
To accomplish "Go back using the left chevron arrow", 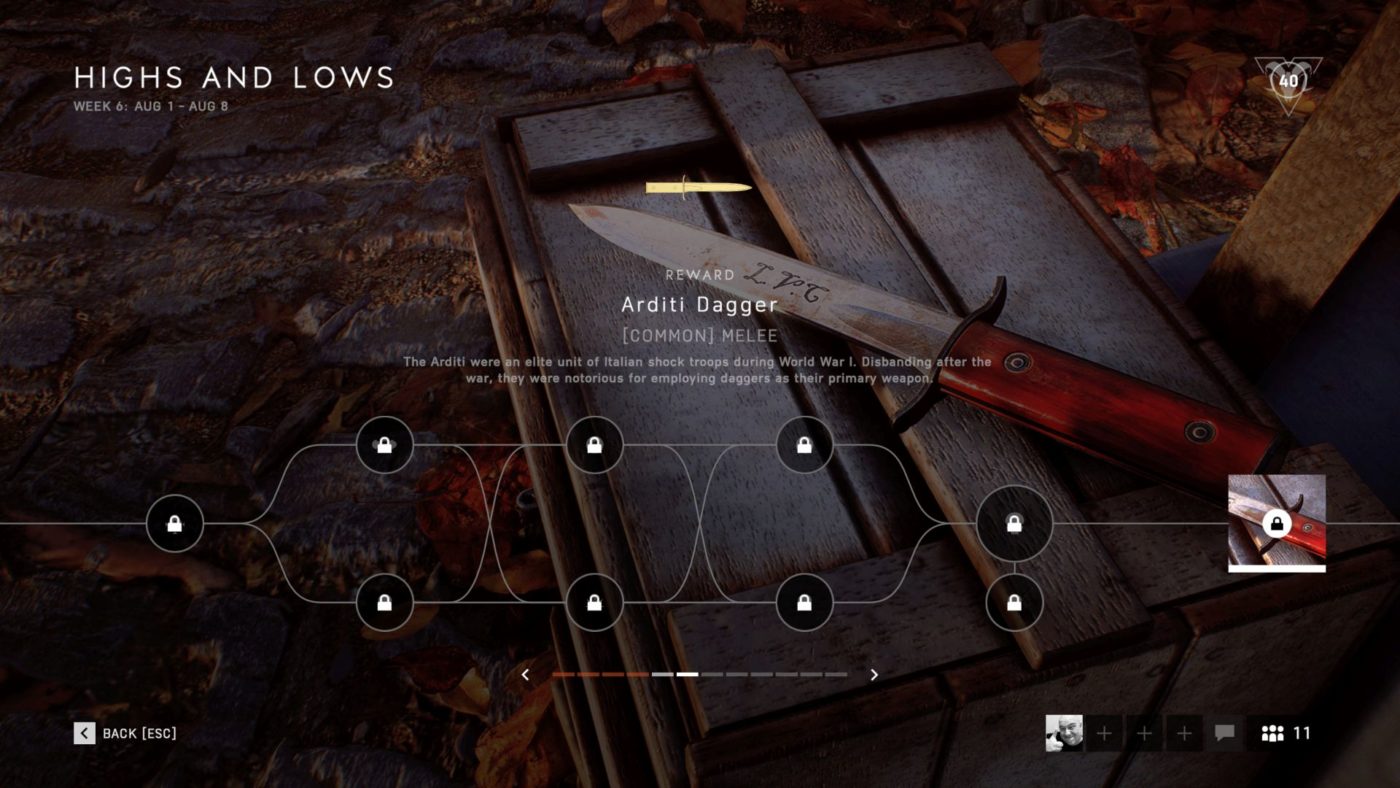I will (x=525, y=674).
